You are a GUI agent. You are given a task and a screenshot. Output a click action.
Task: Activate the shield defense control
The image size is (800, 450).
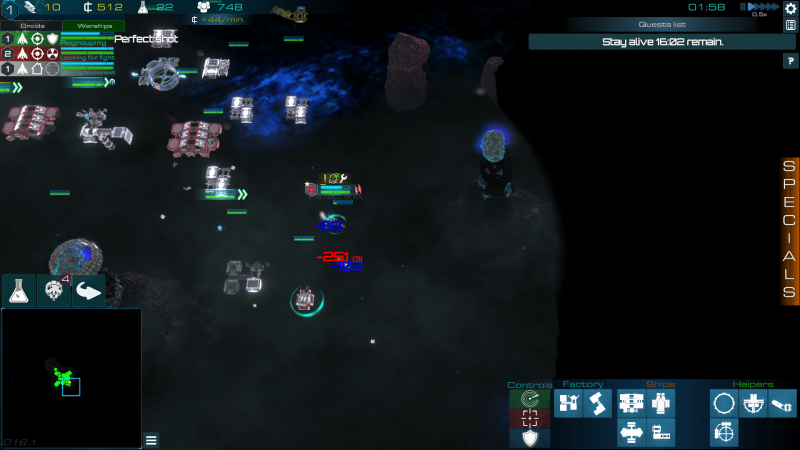529,438
